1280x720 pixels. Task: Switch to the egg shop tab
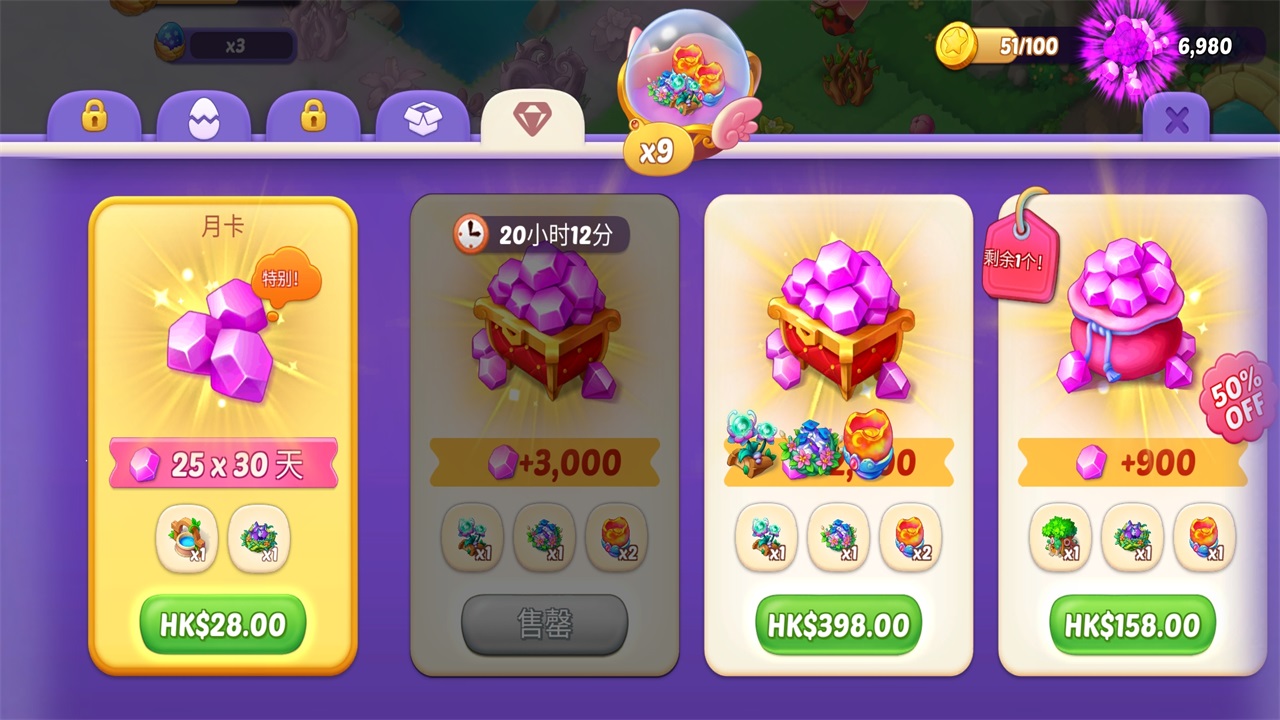point(203,119)
